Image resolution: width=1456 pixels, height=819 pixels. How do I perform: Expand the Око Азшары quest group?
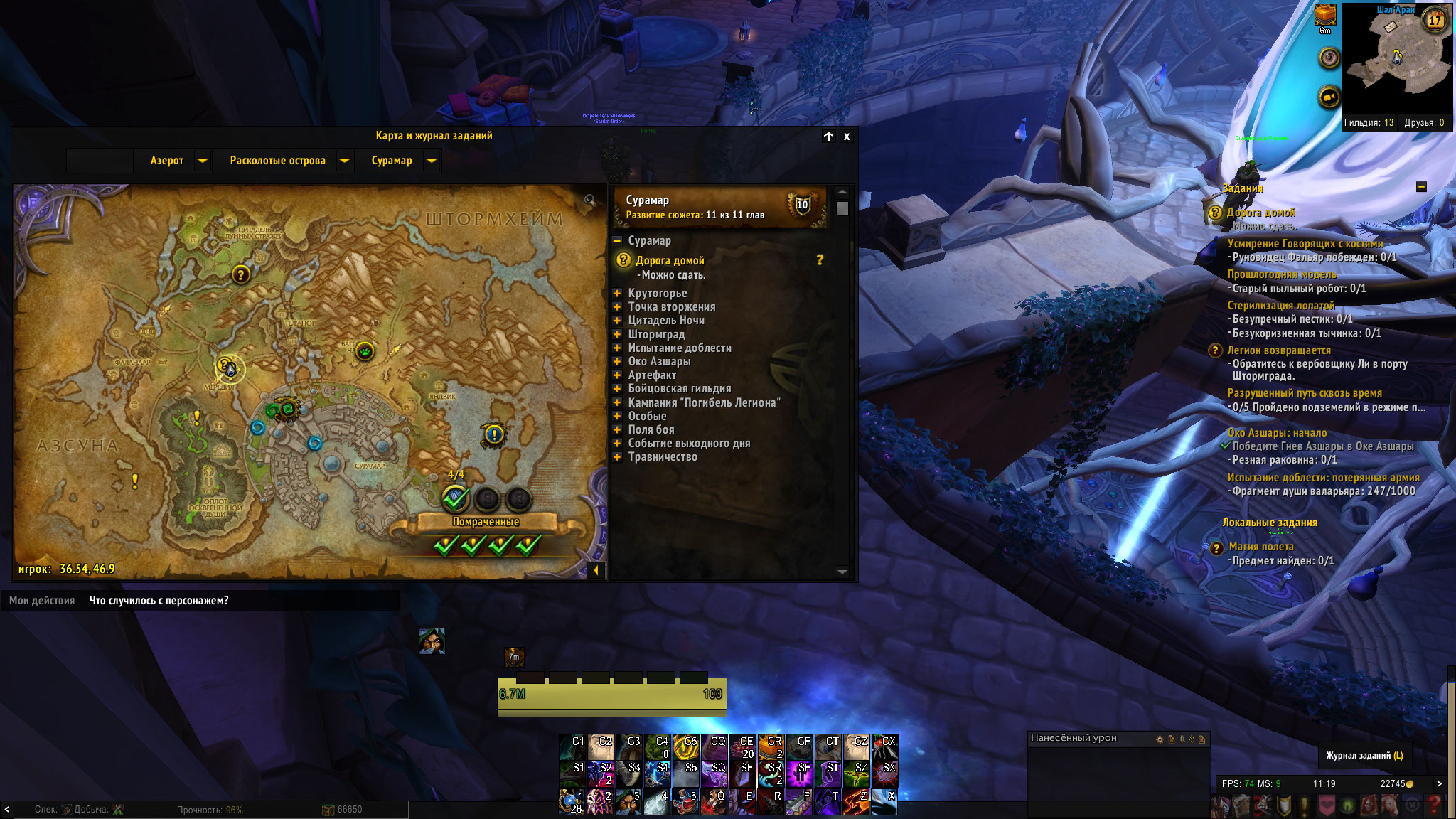pyautogui.click(x=617, y=362)
